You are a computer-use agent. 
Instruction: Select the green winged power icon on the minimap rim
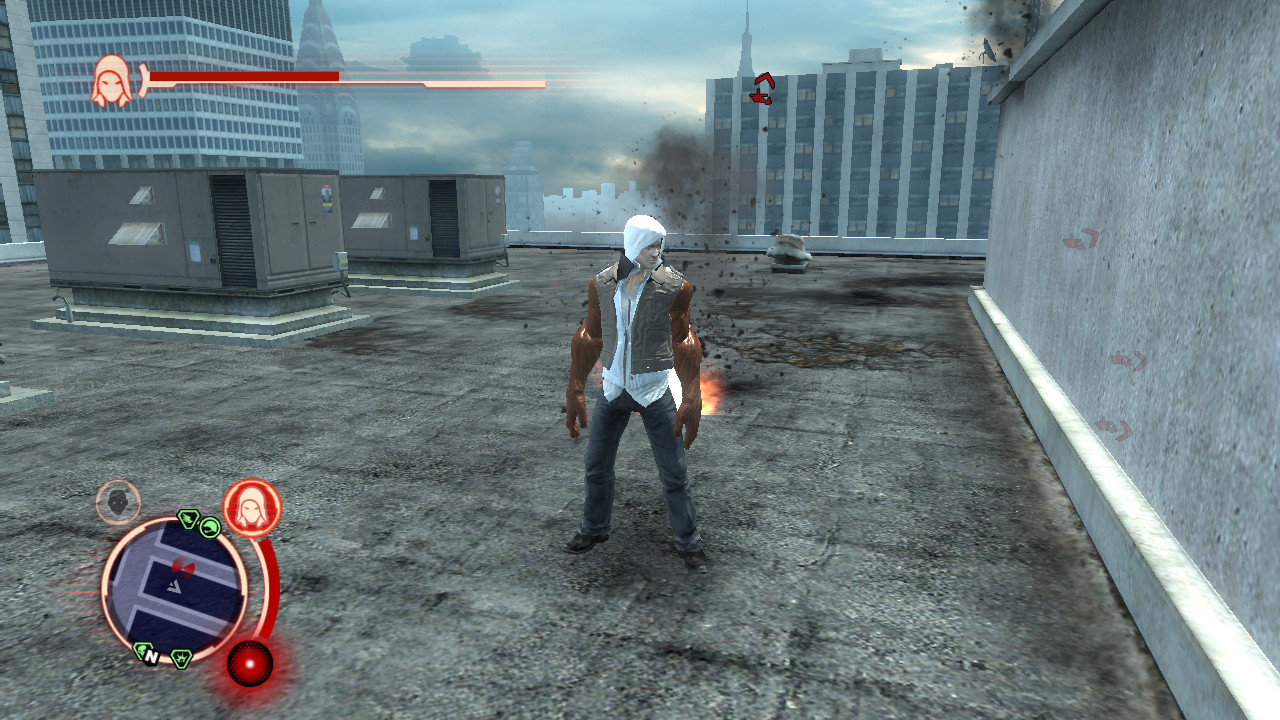coord(189,520)
